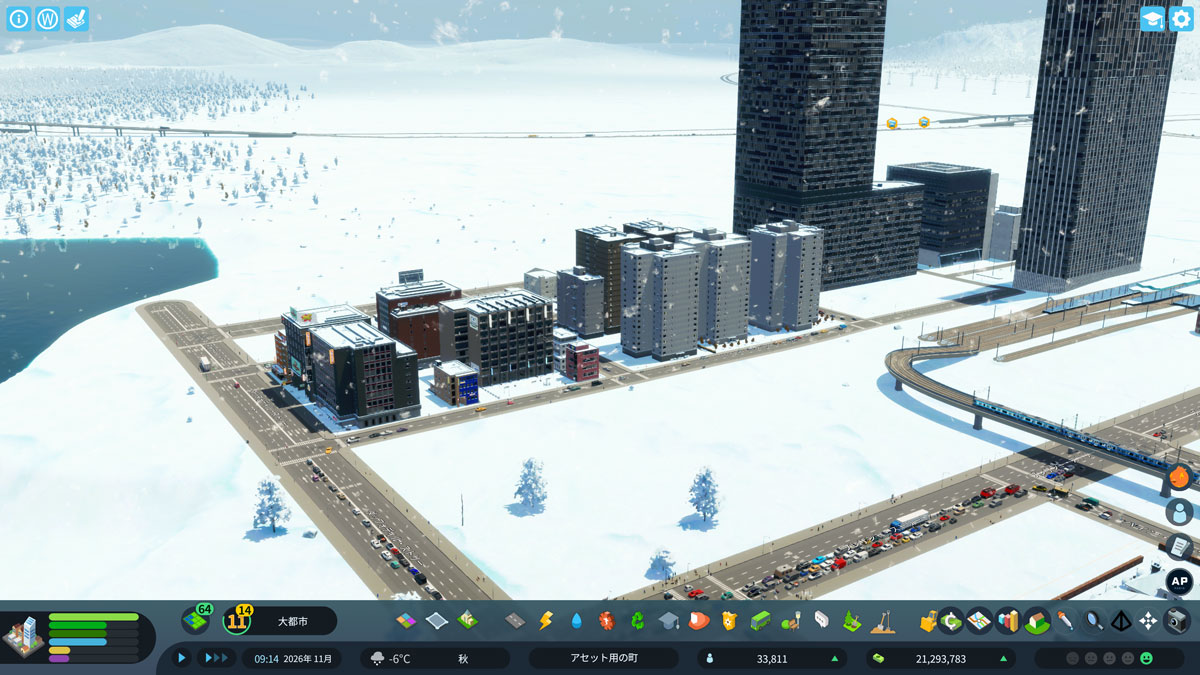The width and height of the screenshot is (1200, 675).
Task: Open the Garbage recycling menu
Action: pos(637,621)
